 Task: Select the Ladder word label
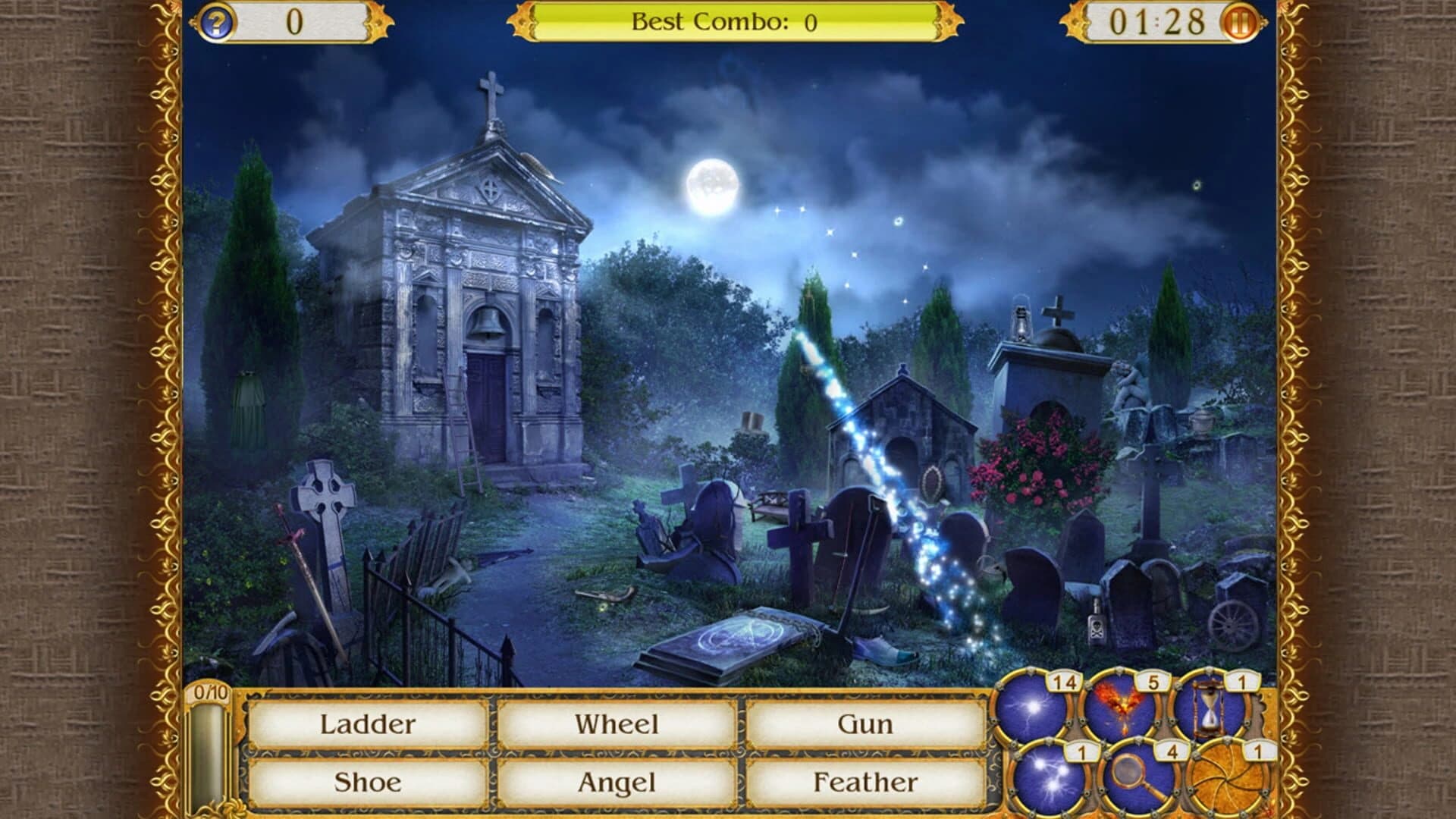[369, 725]
